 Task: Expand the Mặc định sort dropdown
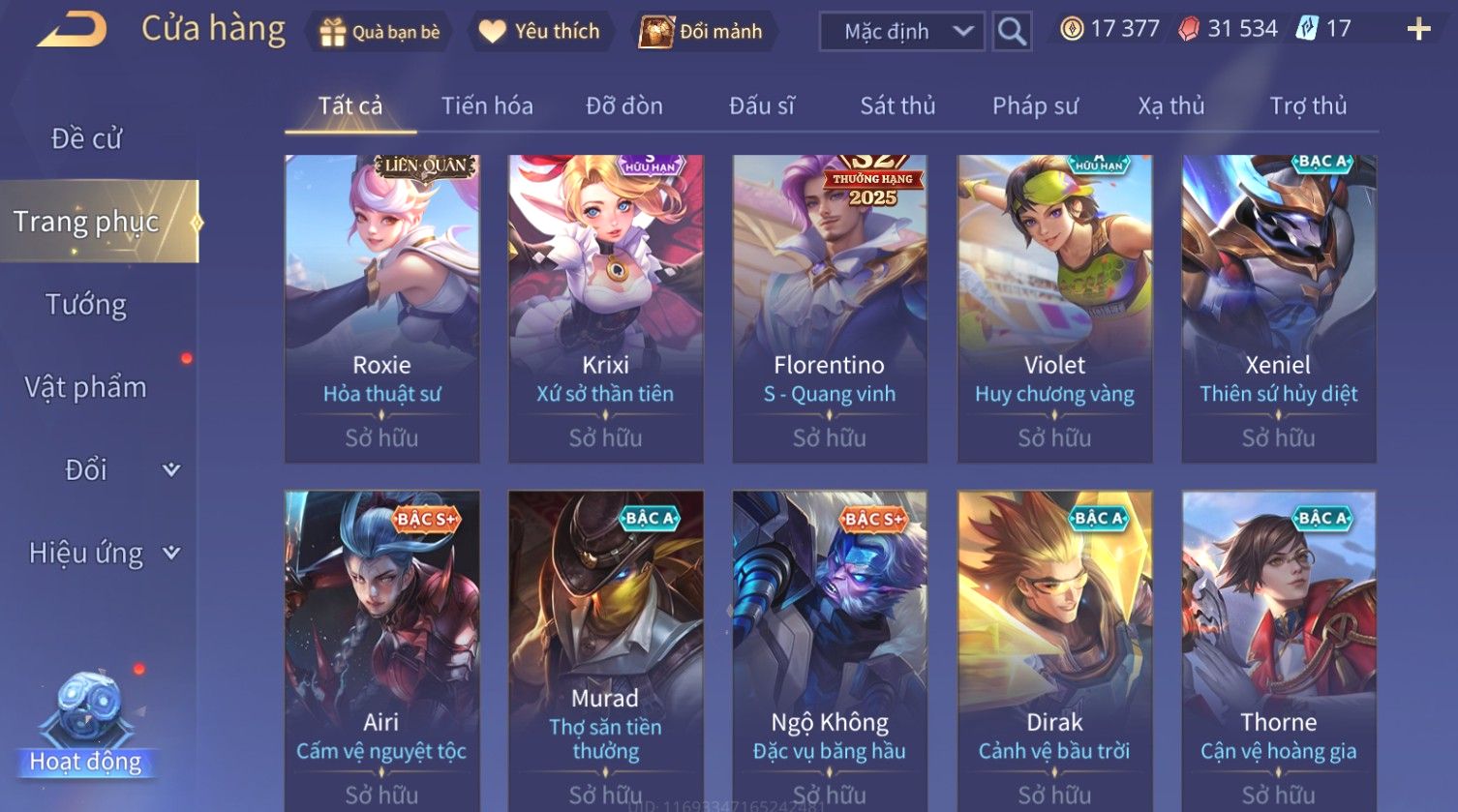pos(901,32)
